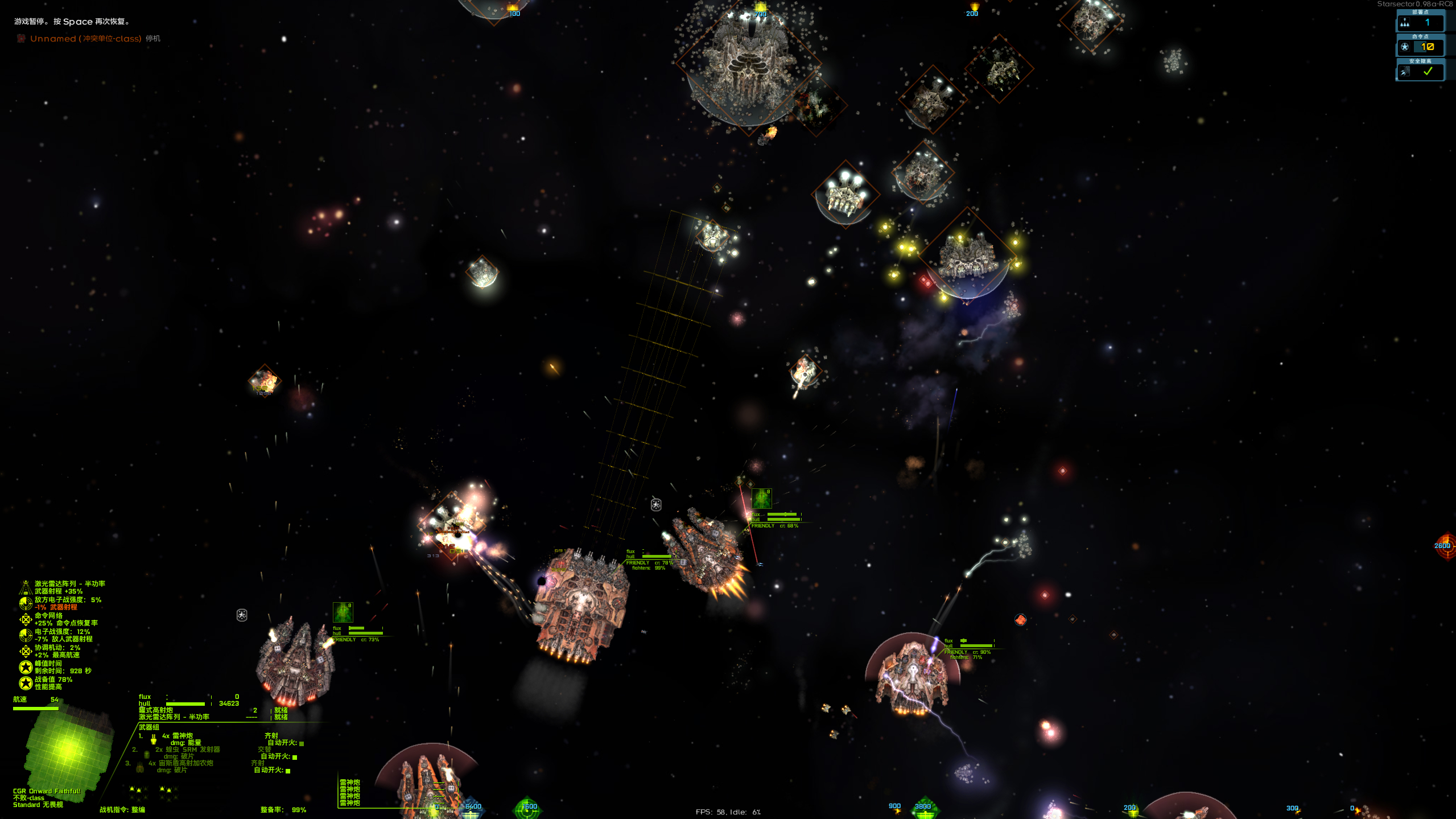This screenshot has height=819, width=1456.
Task: Click the 激光雷达阵列 status icon
Action: (x=26, y=587)
